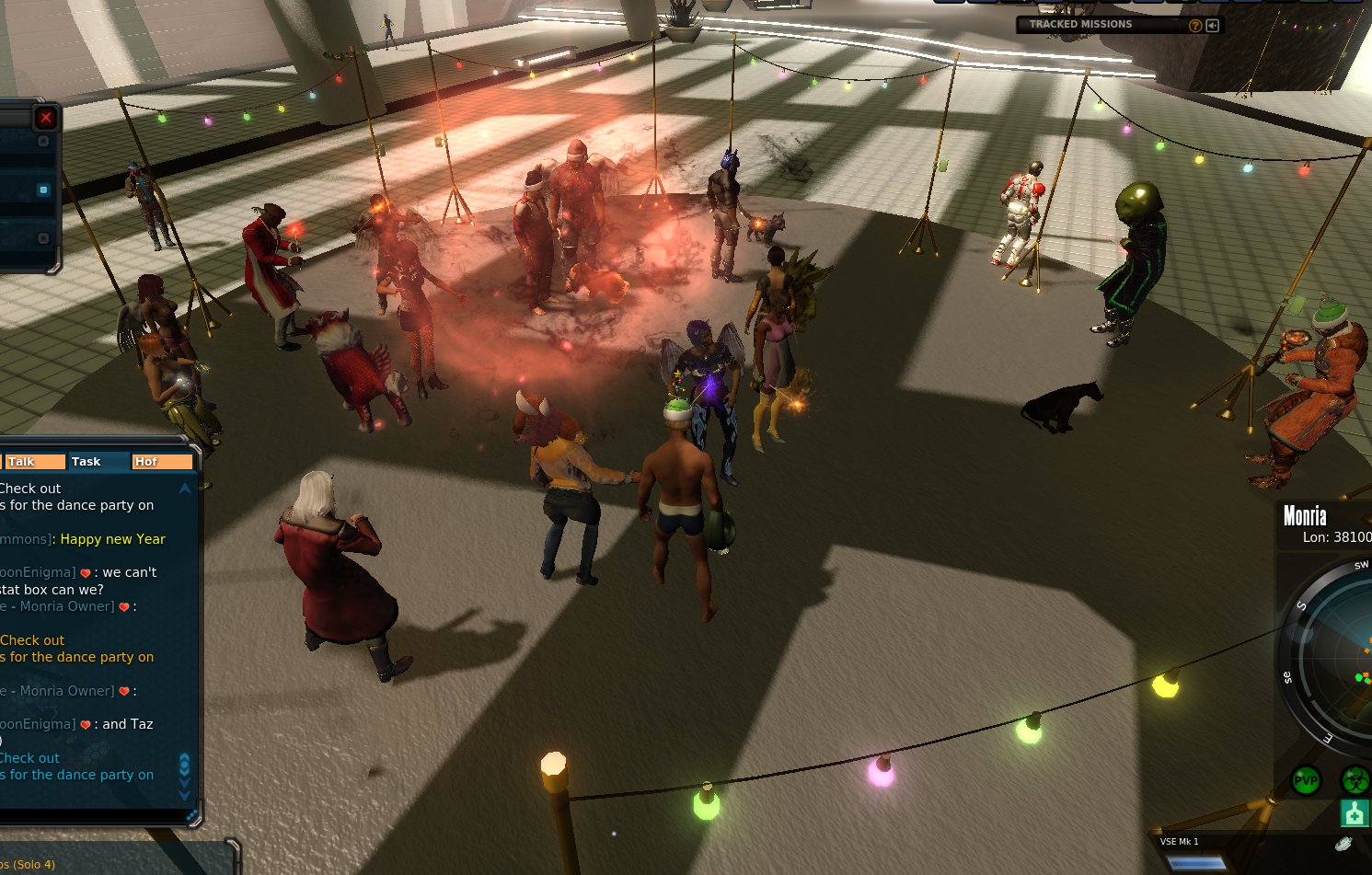The width and height of the screenshot is (1372, 875).
Task: Close the panel with the red X
Action: pos(45,118)
